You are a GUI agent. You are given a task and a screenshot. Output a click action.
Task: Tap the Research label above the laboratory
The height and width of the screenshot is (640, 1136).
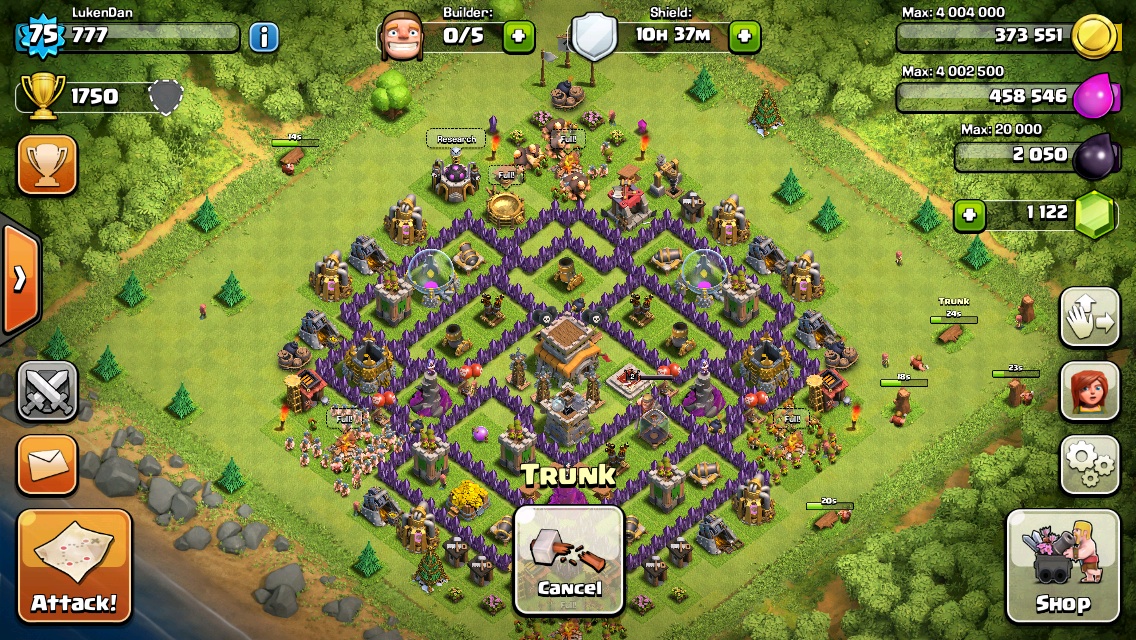point(455,139)
